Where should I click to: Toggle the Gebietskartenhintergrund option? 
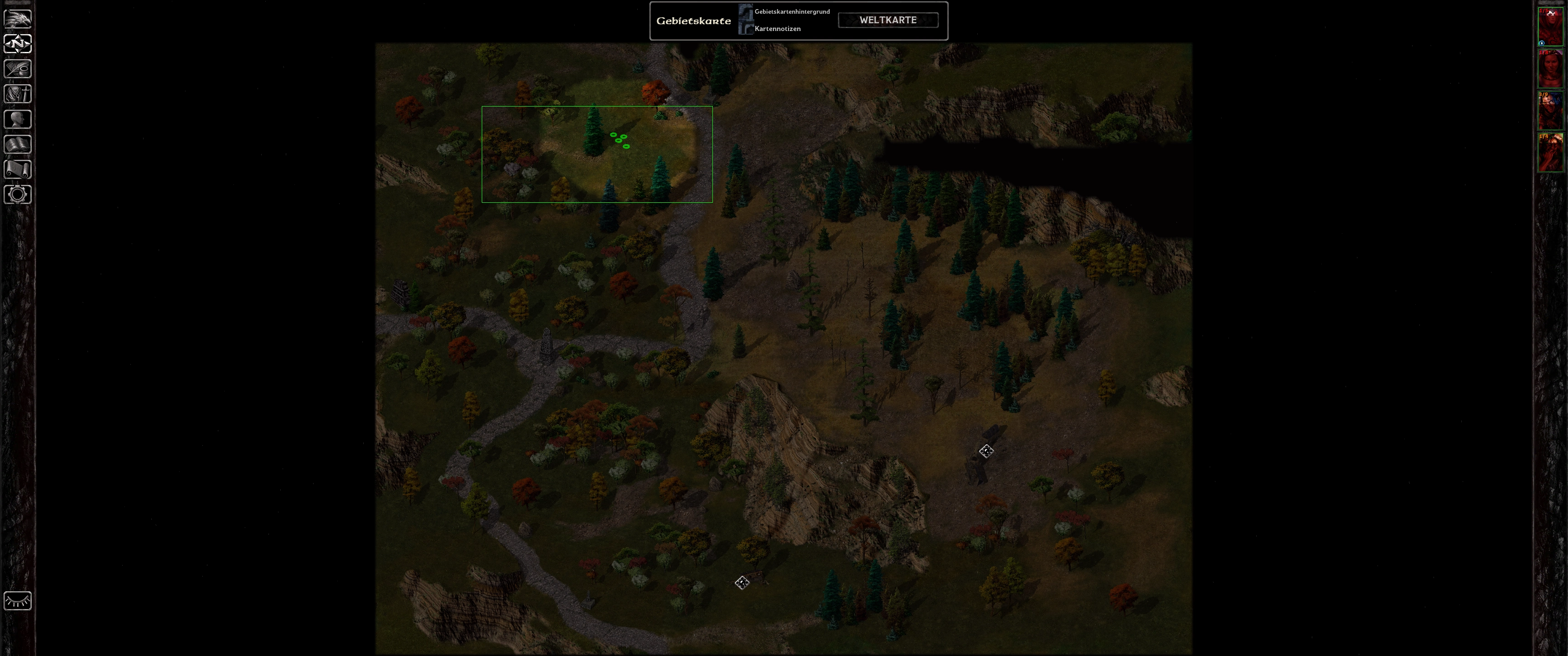point(746,11)
